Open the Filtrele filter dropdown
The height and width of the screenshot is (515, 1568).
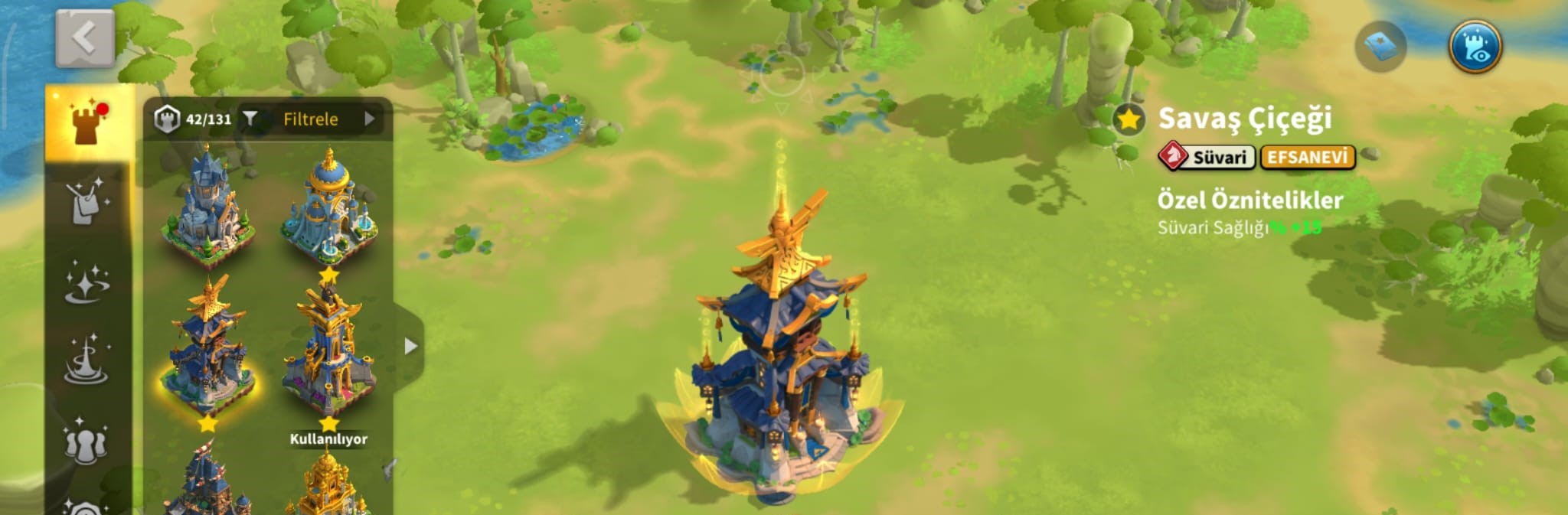pyautogui.click(x=312, y=119)
